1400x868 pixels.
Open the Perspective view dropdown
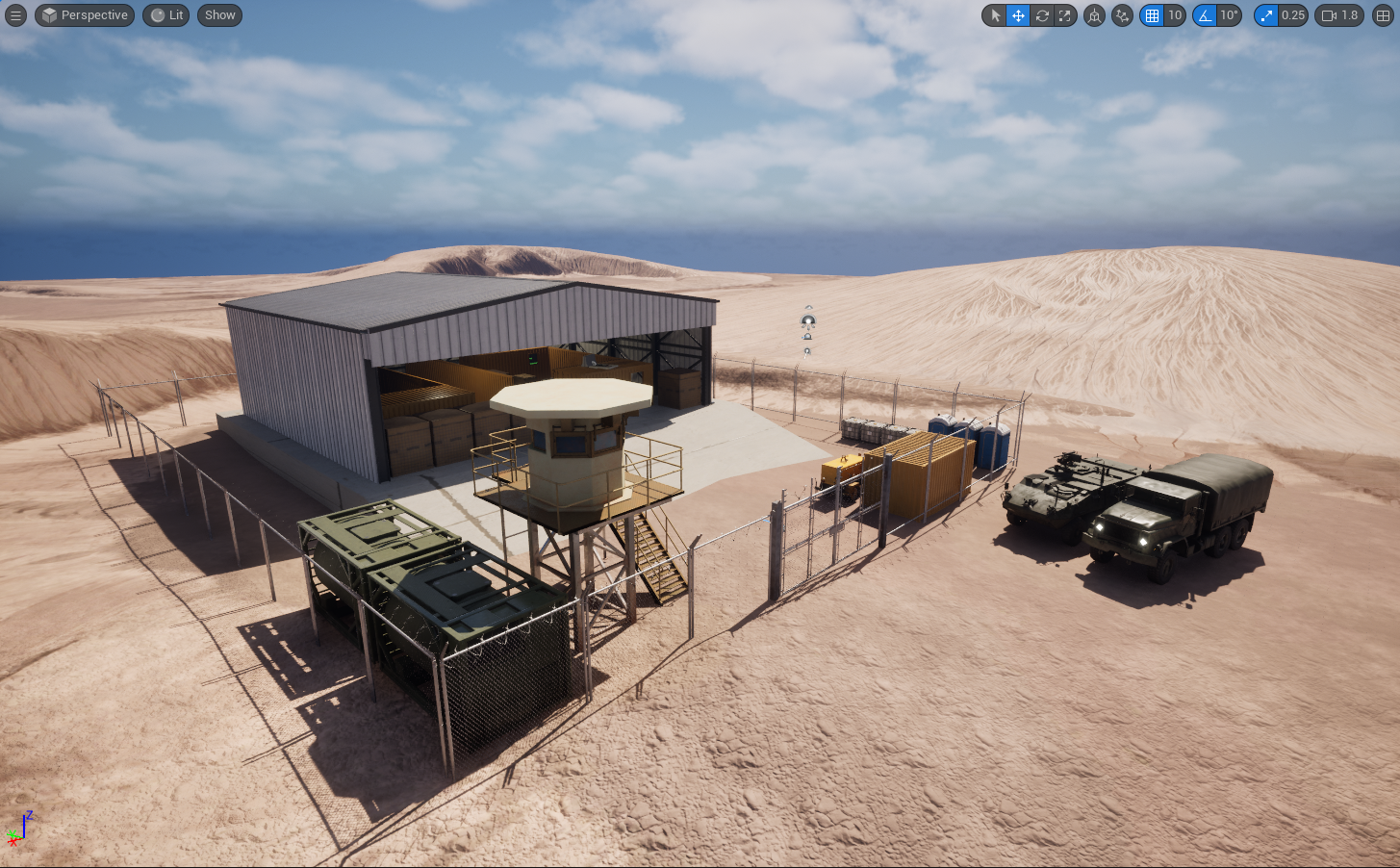pos(84,14)
